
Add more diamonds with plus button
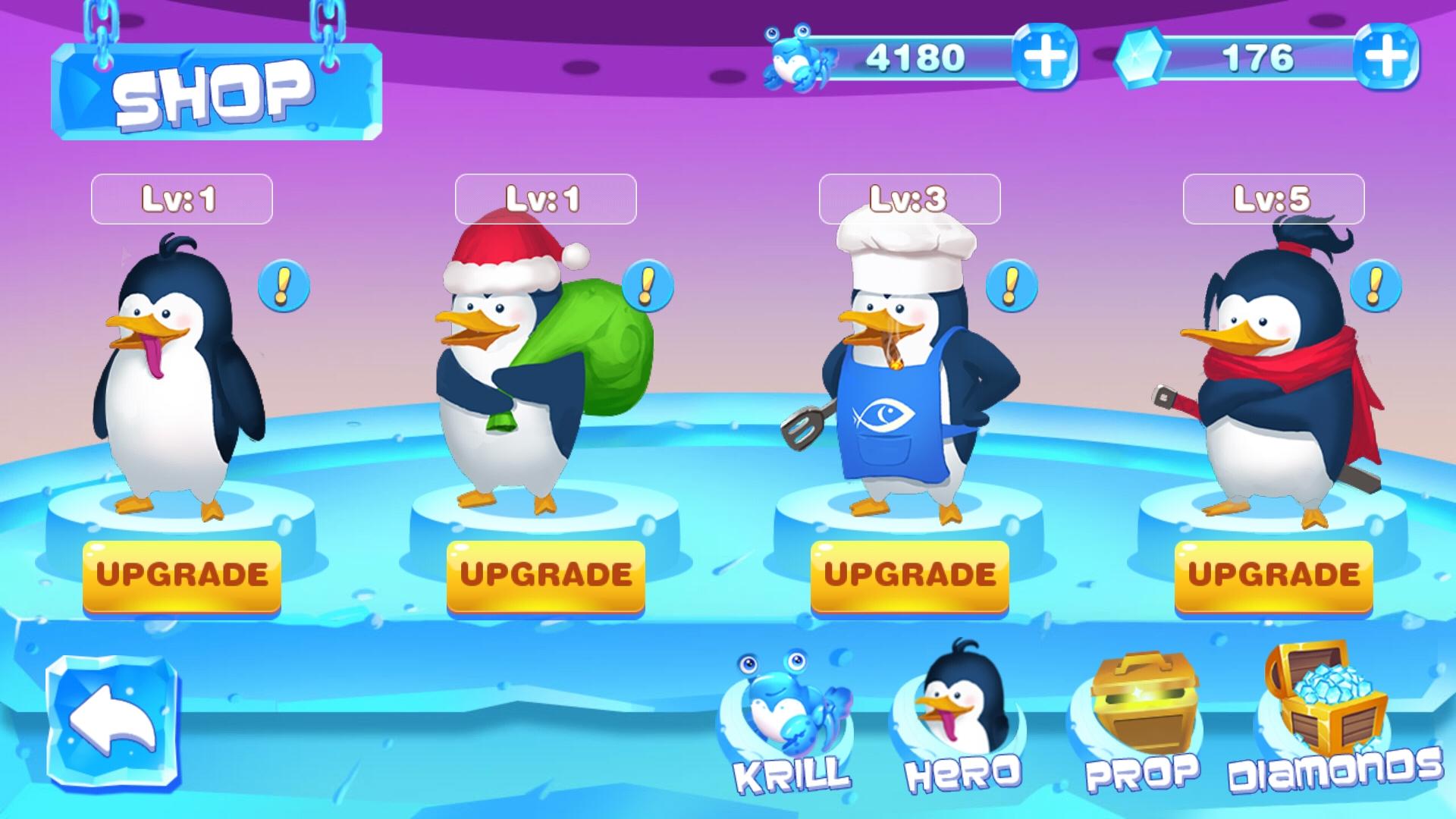click(x=1386, y=57)
